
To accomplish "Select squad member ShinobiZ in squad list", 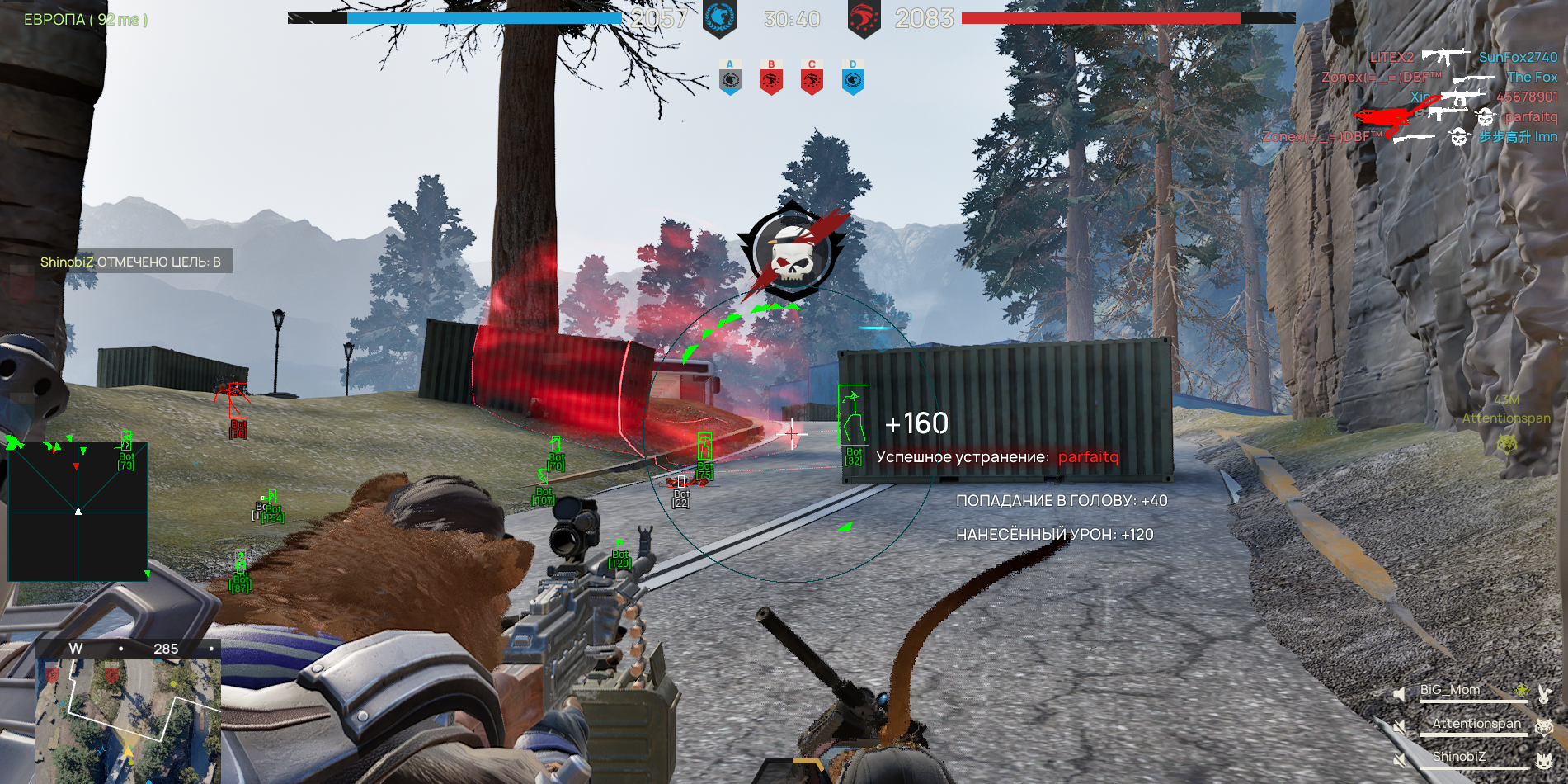I will pyautogui.click(x=1458, y=757).
